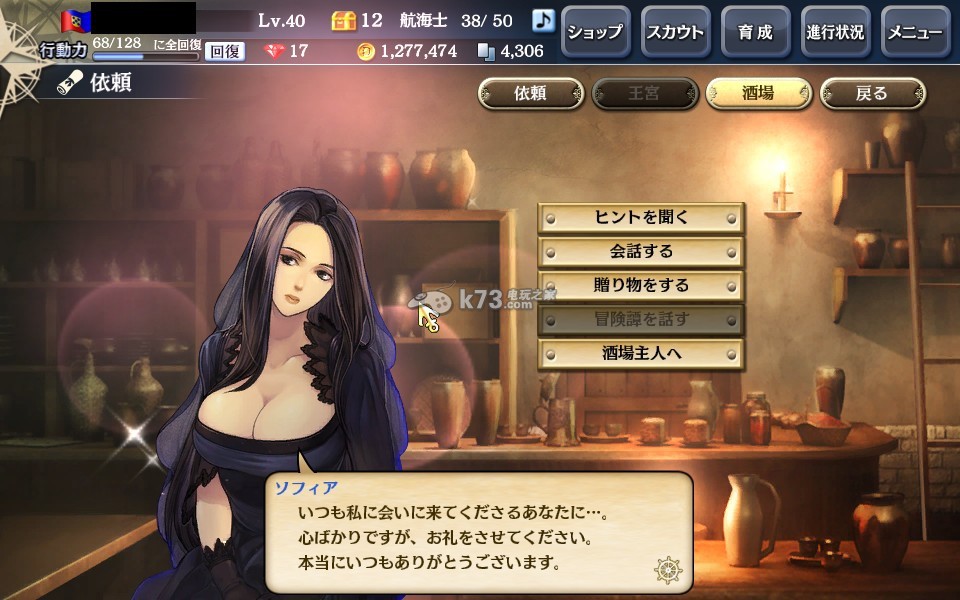Screen dimensions: 960x600
Task: Select 贈り物をする to give a gift
Action: point(641,285)
